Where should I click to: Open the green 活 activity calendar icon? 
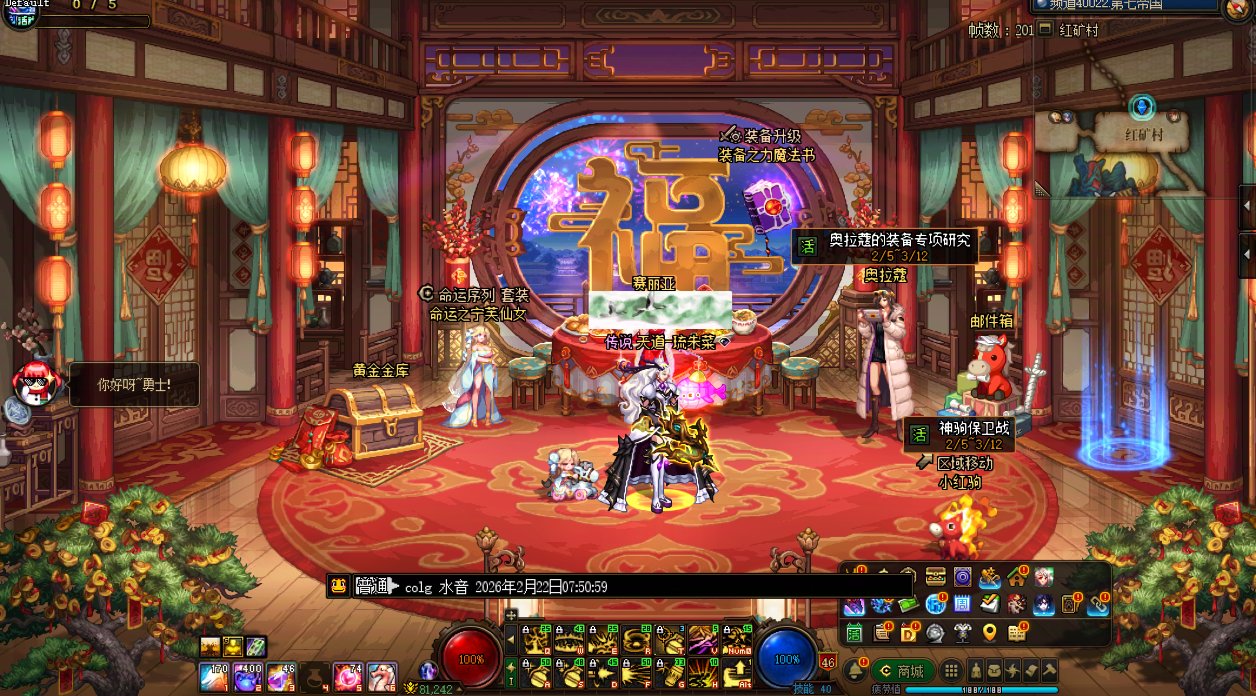(855, 632)
